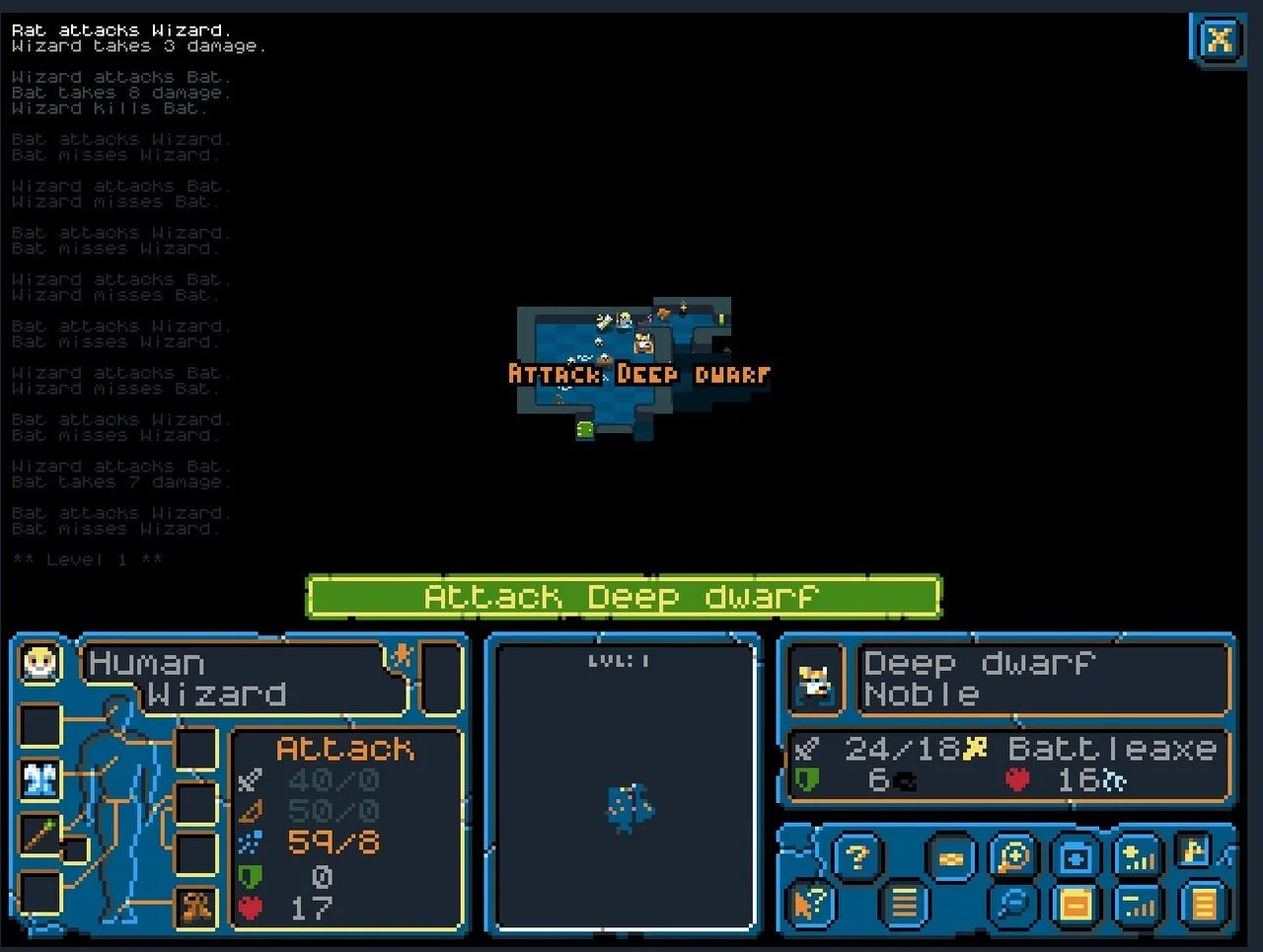Image resolution: width=1263 pixels, height=952 pixels.
Task: Click the Human Wizard portrait
Action: coord(37,662)
